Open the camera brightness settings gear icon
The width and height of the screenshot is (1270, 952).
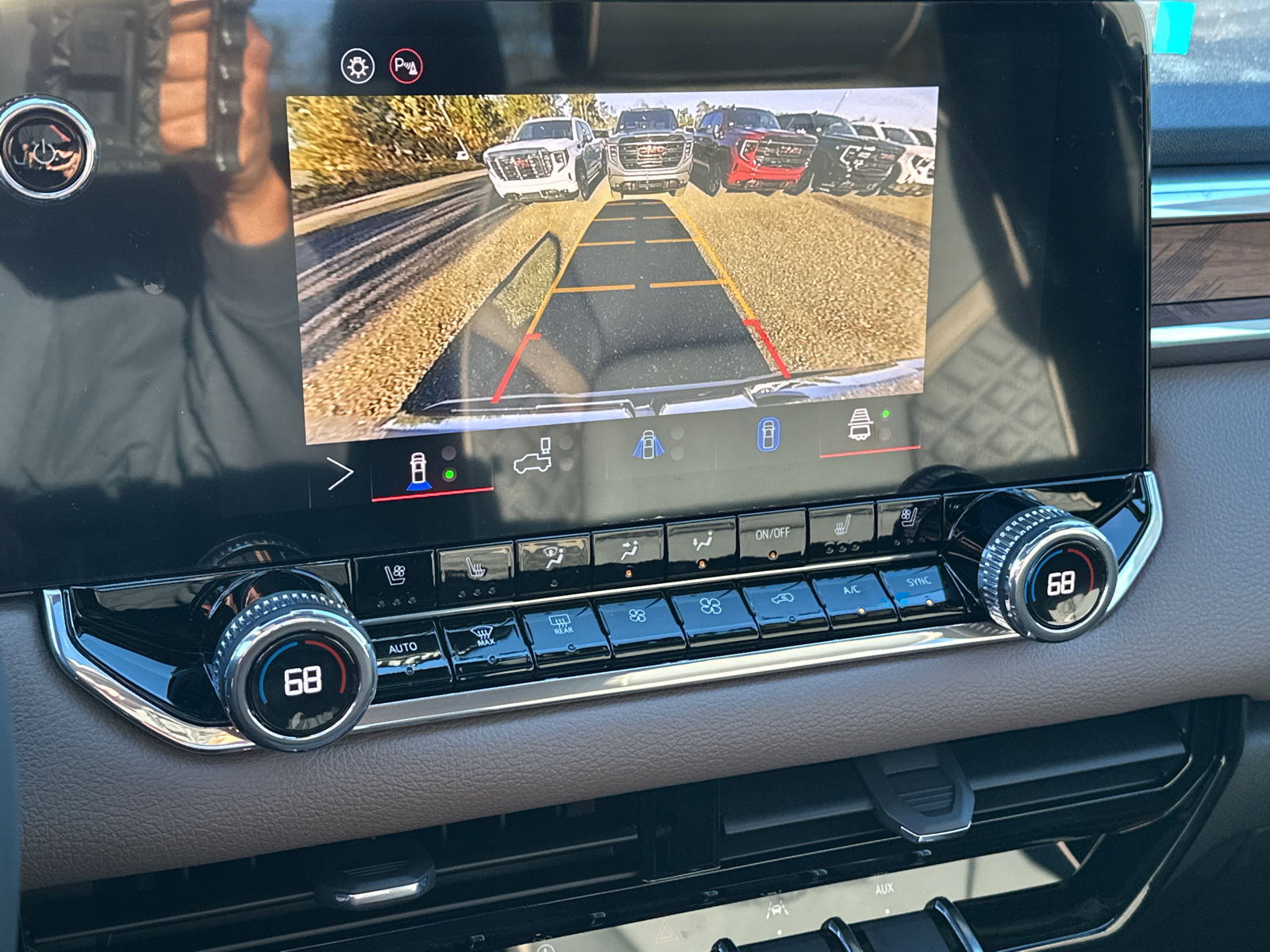[x=359, y=65]
